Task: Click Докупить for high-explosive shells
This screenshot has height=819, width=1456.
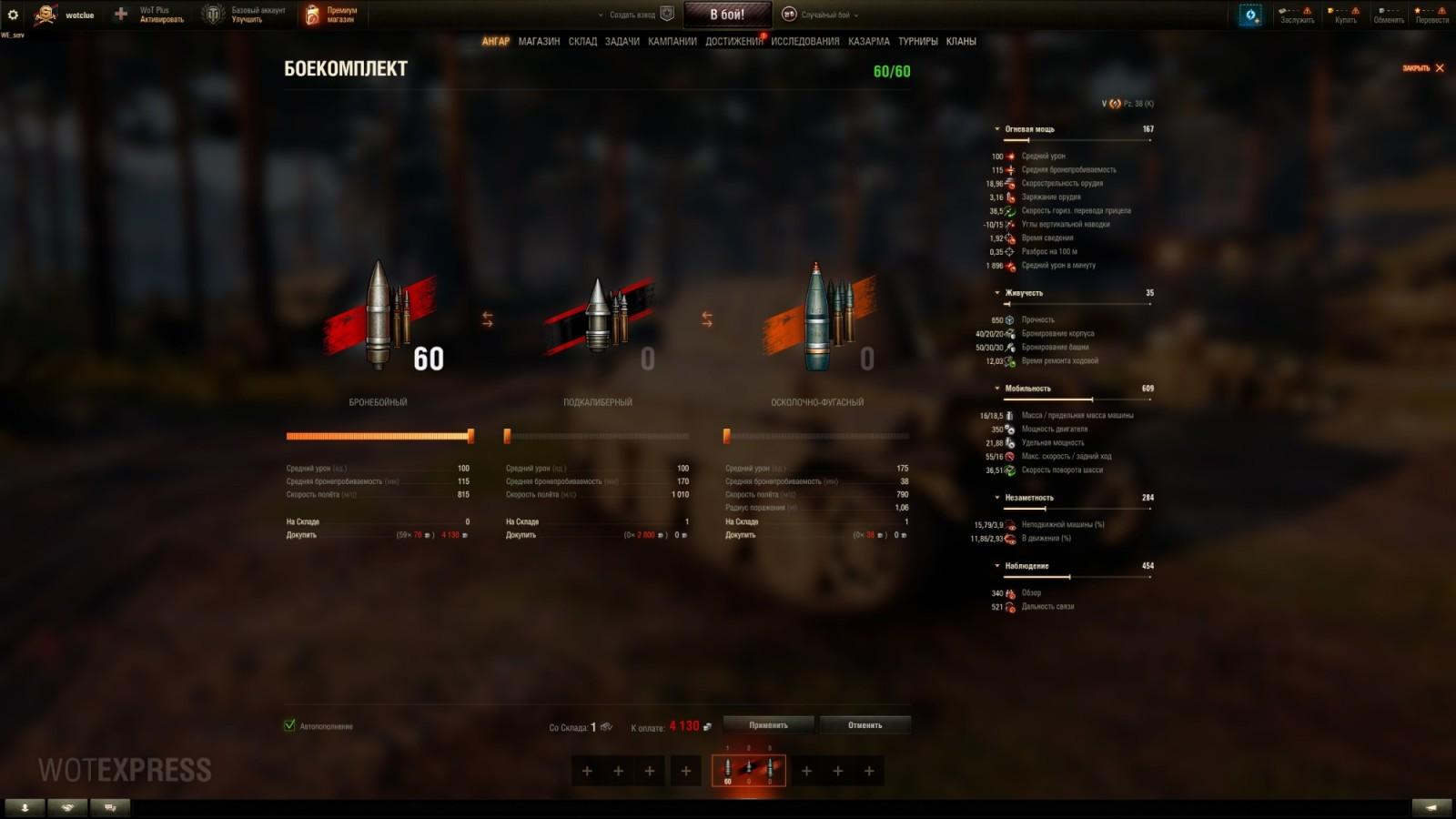Action: point(739,534)
